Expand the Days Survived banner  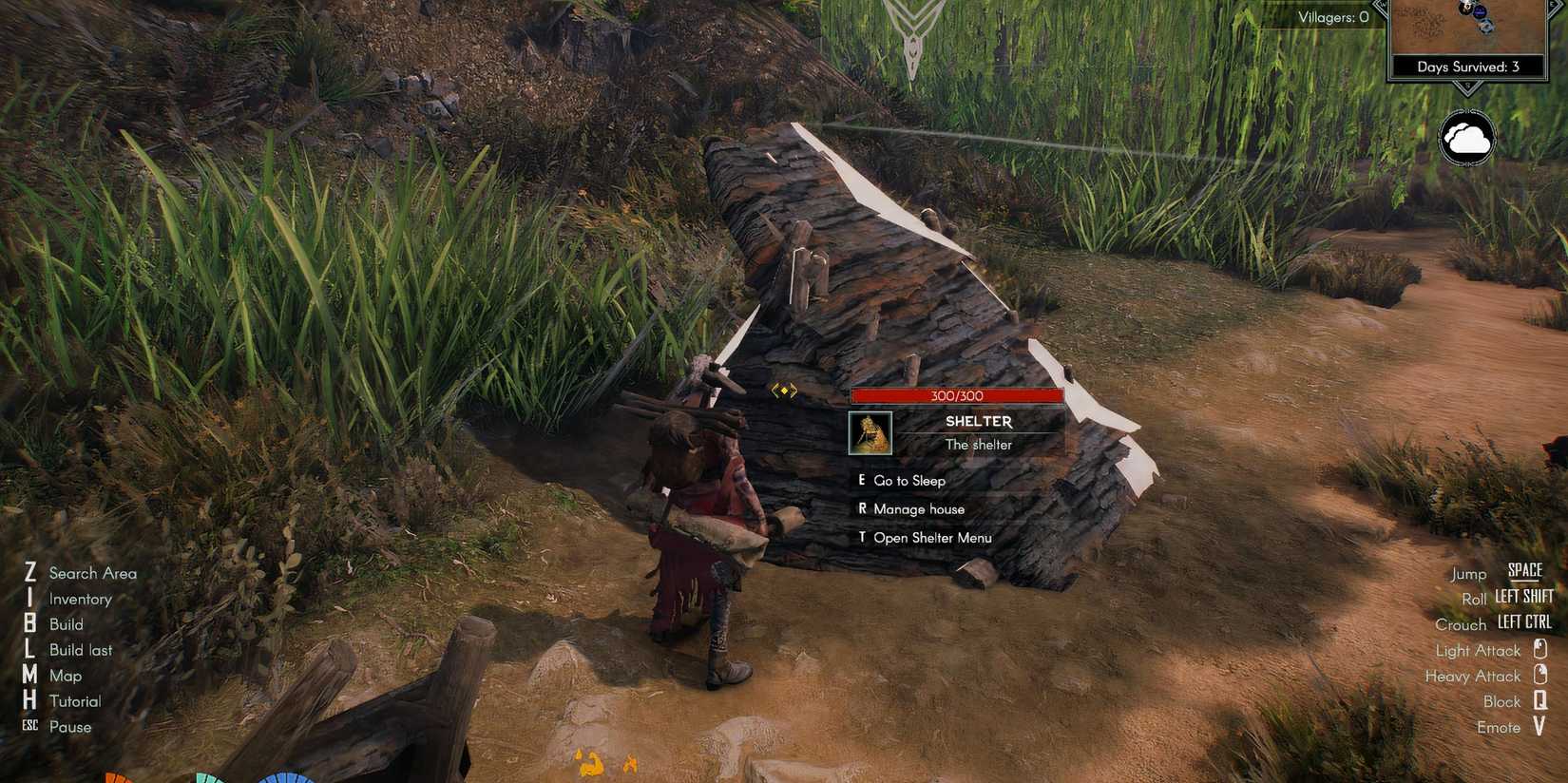[x=1468, y=67]
